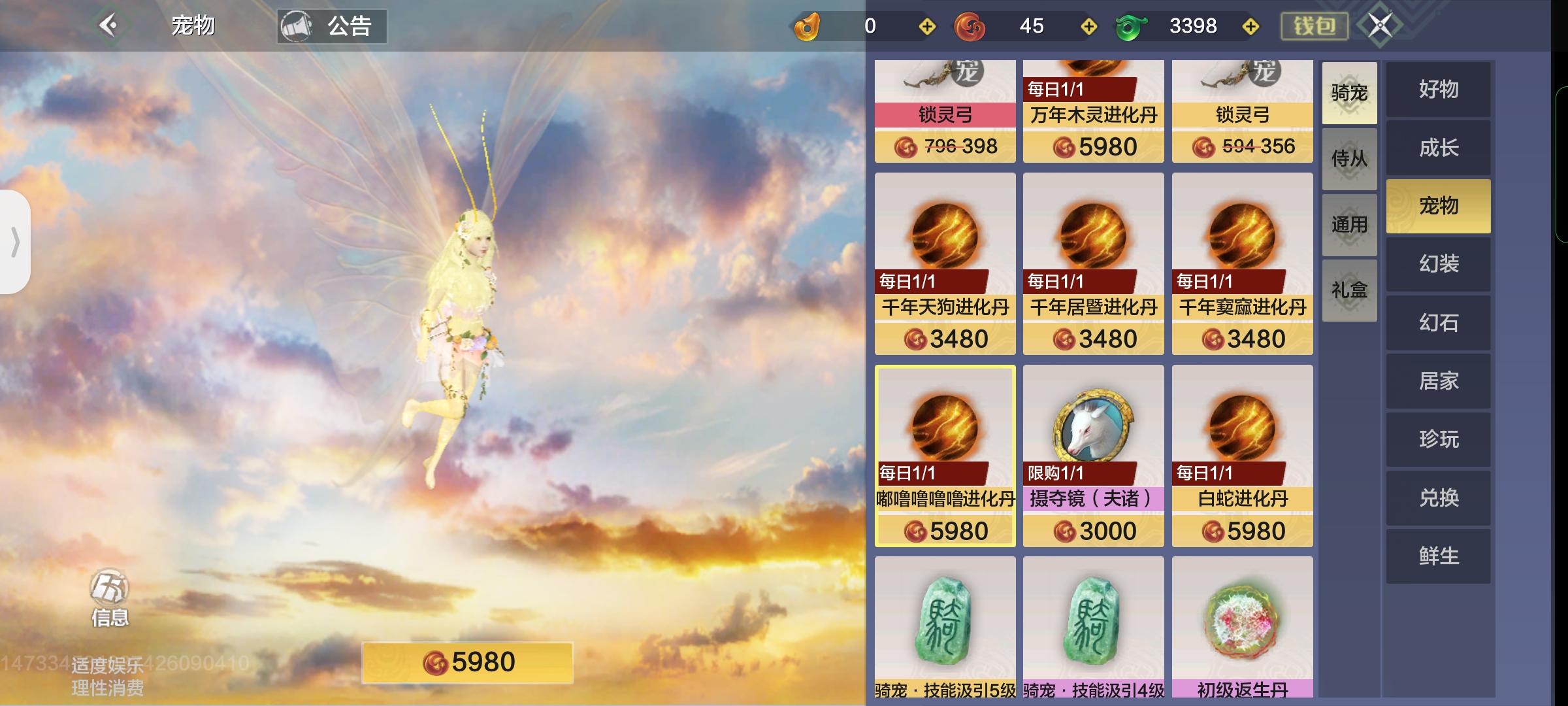Open the 公告 announcement panel

pos(333,26)
